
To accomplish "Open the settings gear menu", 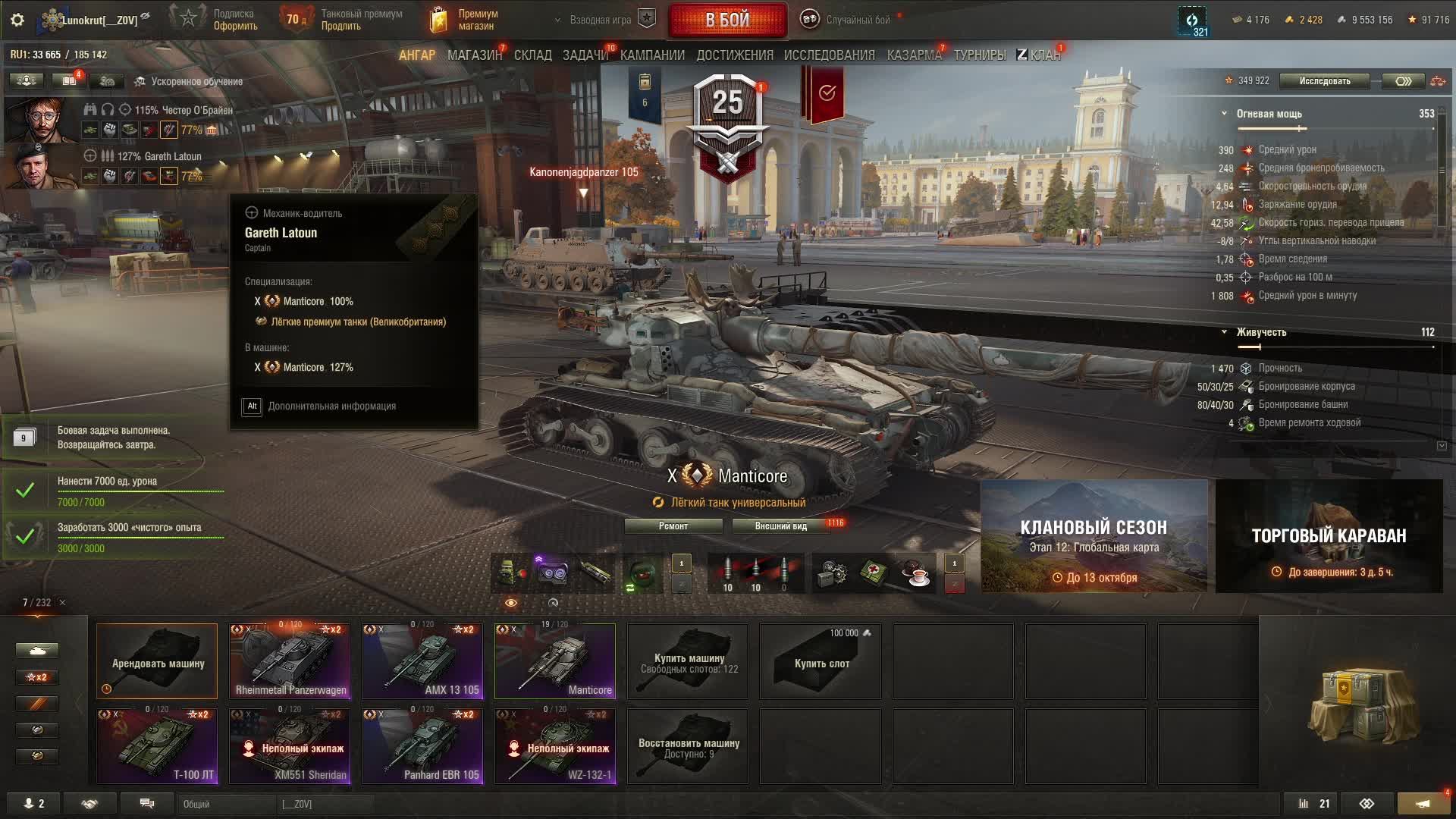I will pyautogui.click(x=17, y=20).
